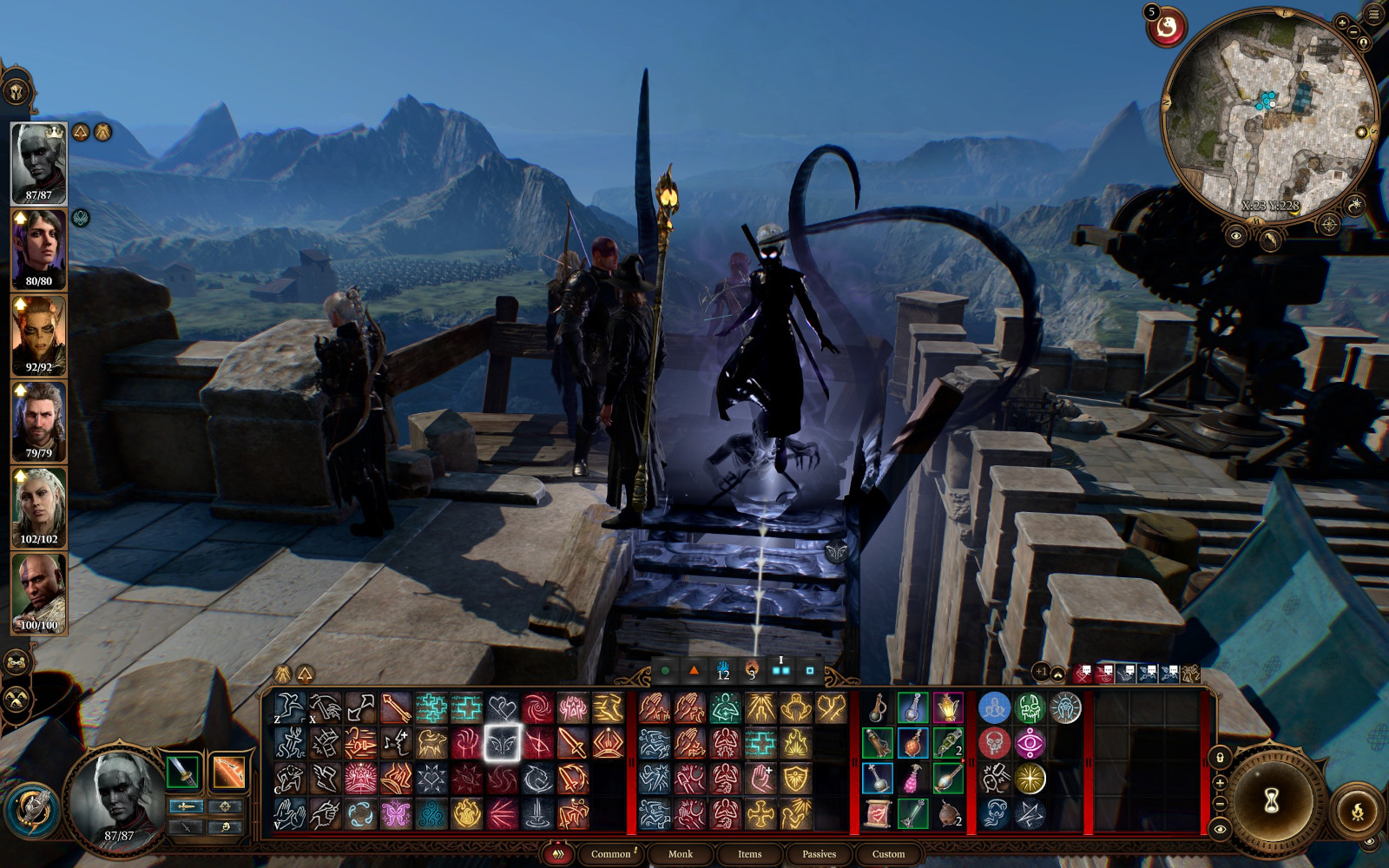Viewport: 1389px width, 868px height.
Task: Select the party portrait with 80/80 health
Action: [x=39, y=251]
